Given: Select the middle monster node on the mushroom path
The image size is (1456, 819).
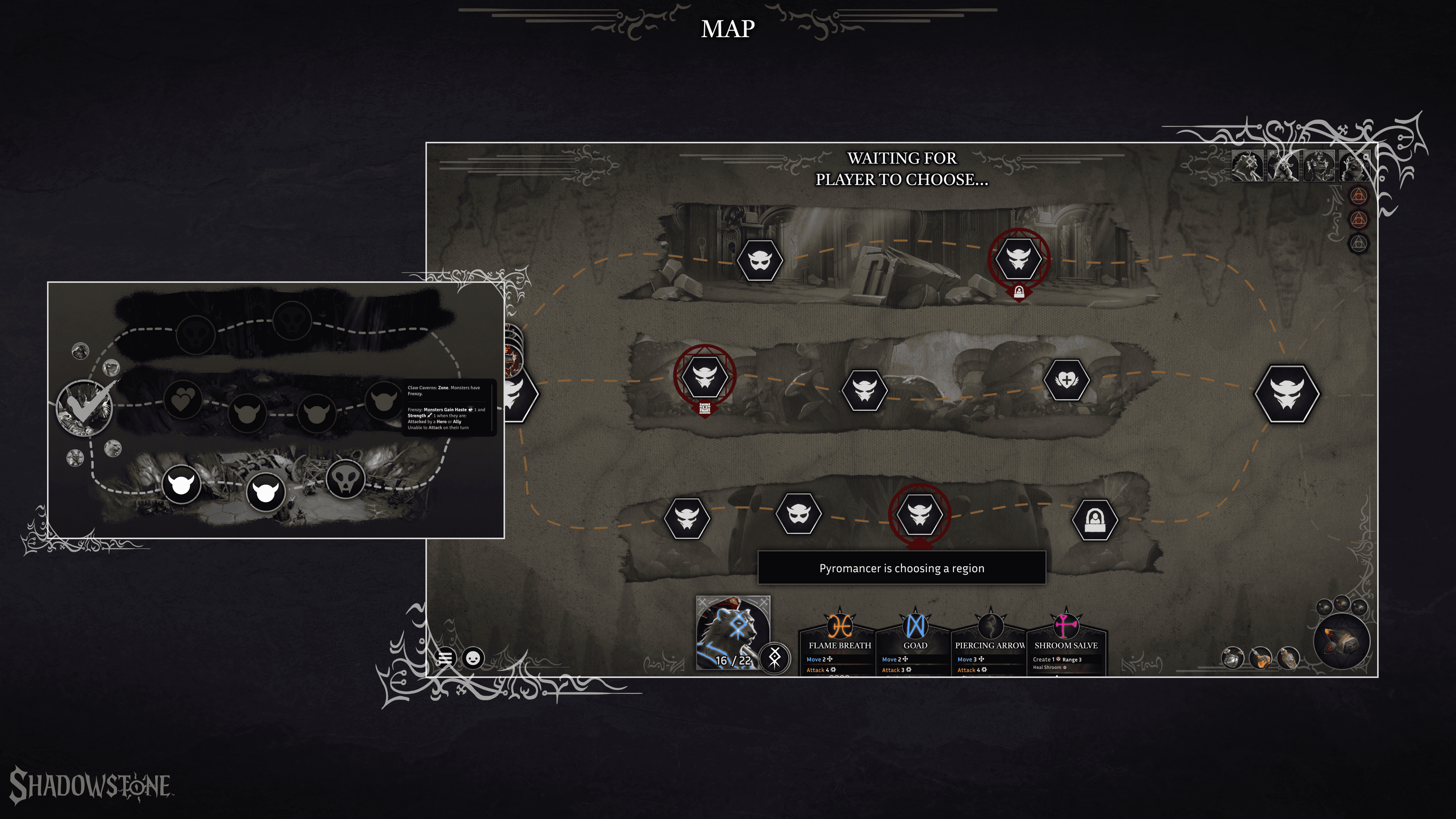Looking at the screenshot, I should point(865,389).
